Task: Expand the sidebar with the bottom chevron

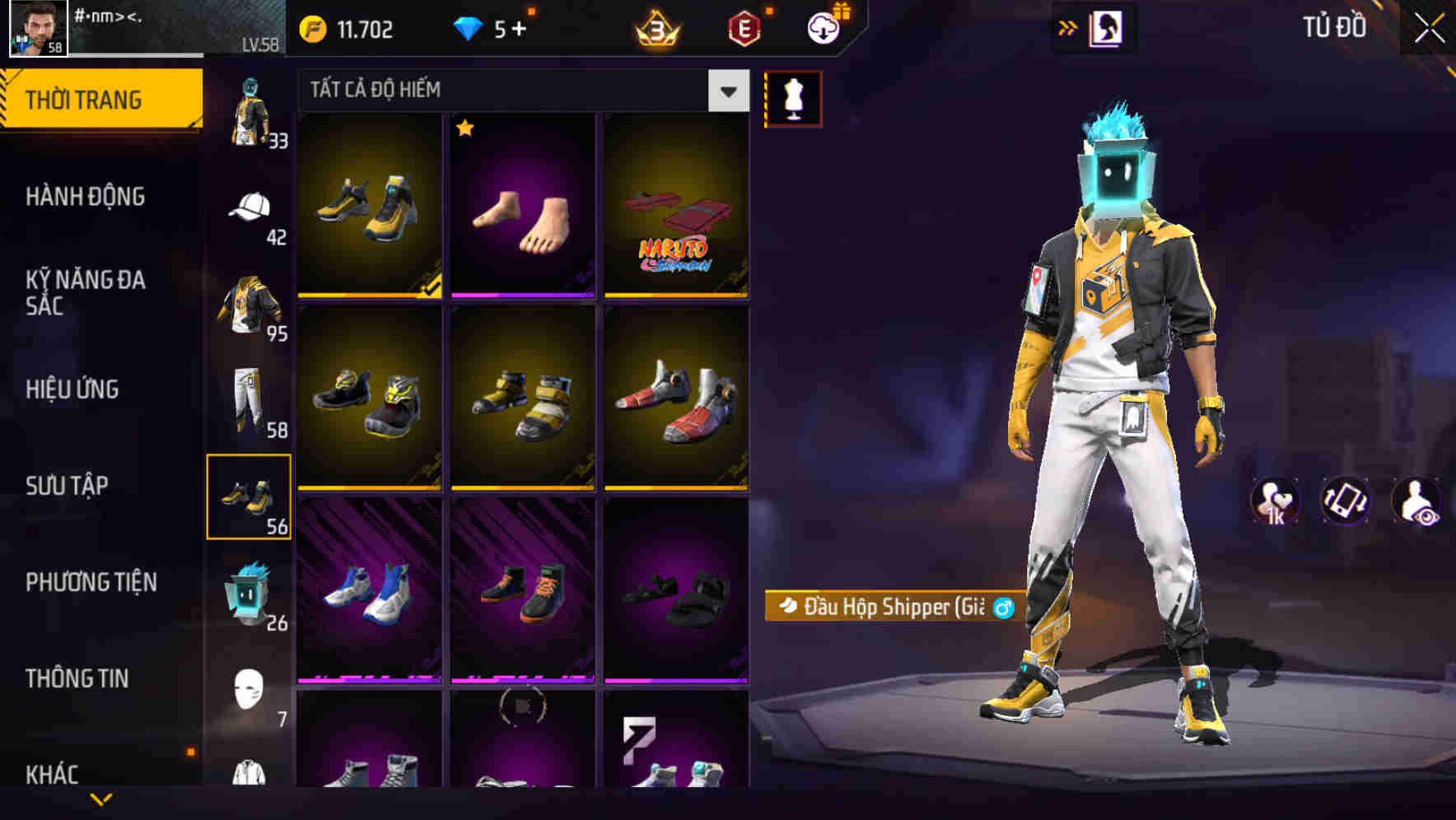Action: pyautogui.click(x=102, y=797)
